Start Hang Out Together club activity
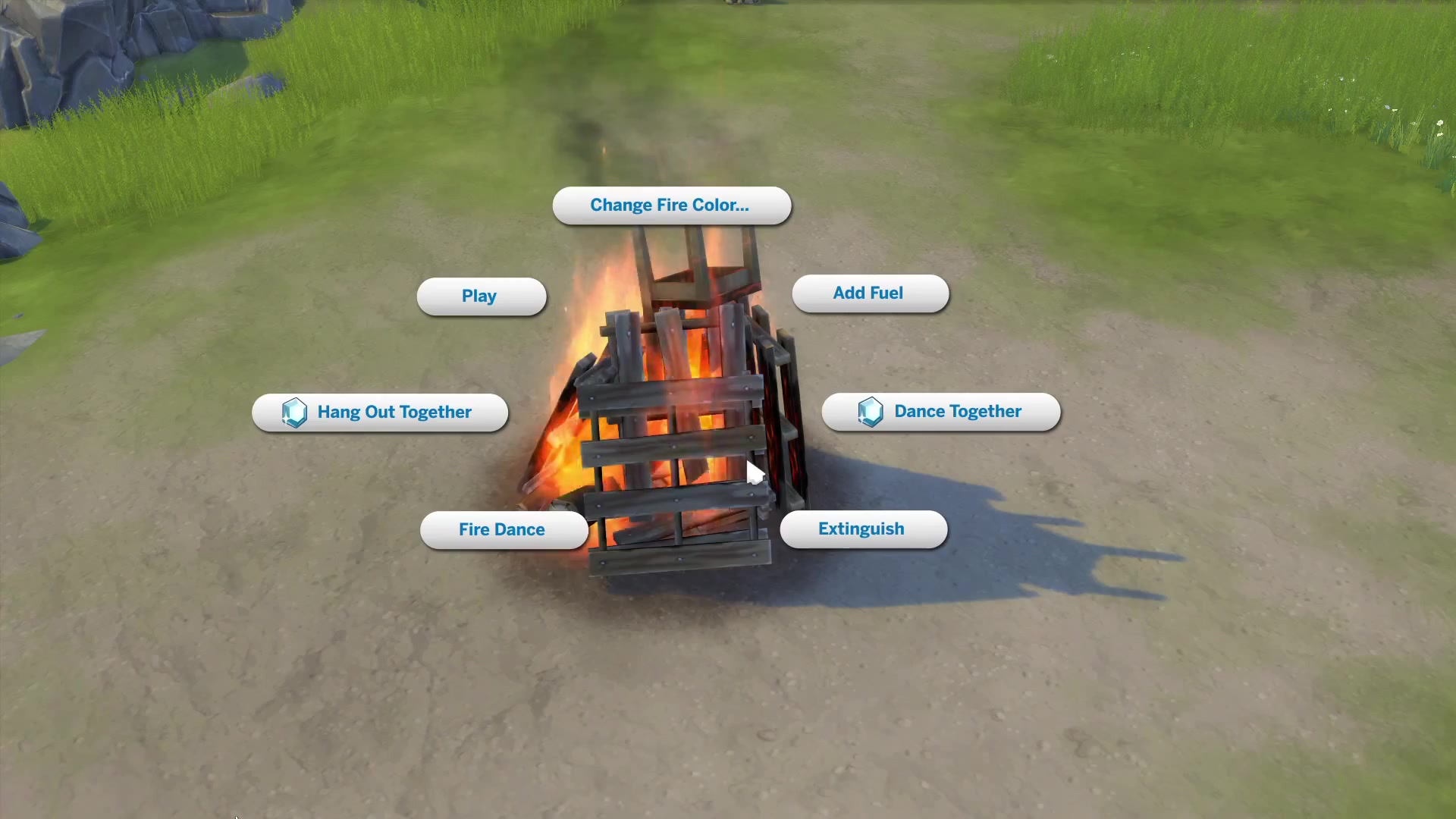 click(x=380, y=413)
